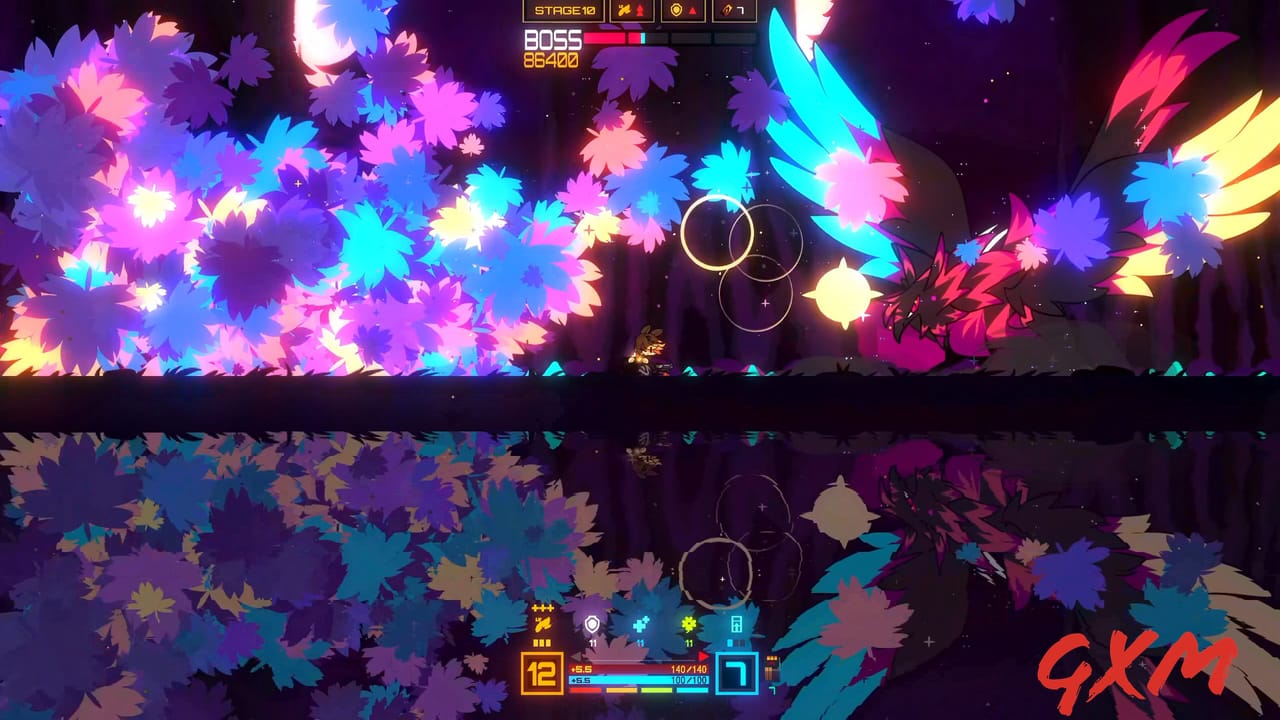The height and width of the screenshot is (720, 1280).
Task: Click the red rocket icon beside the feather
Action: tap(640, 10)
